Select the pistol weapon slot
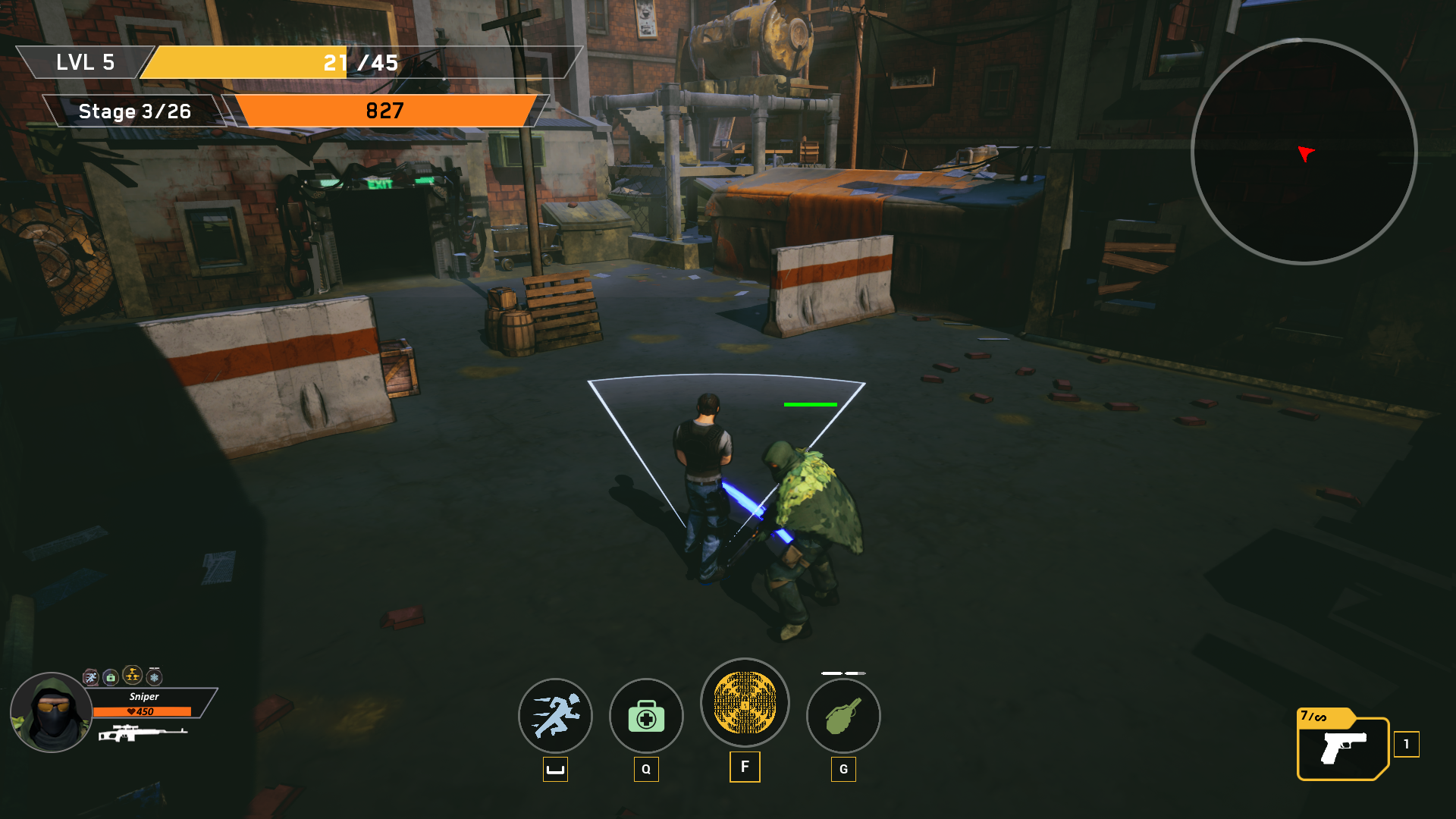 [x=1343, y=748]
